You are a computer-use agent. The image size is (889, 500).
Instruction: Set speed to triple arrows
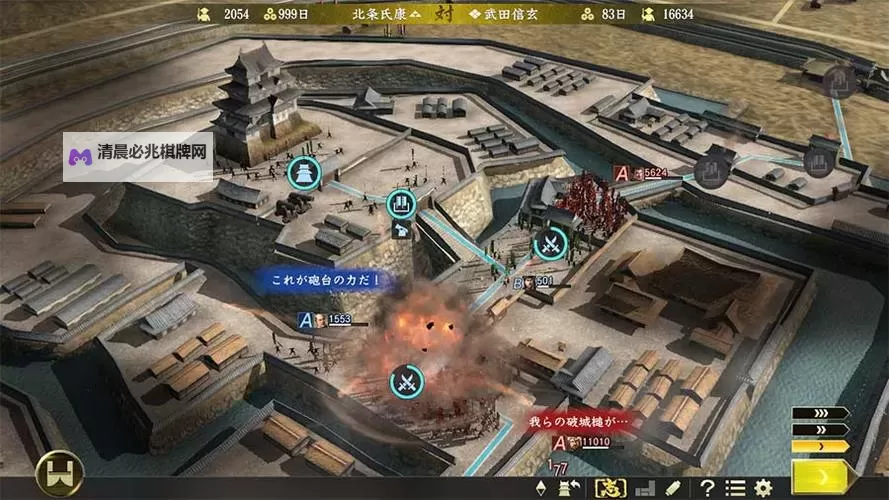(x=820, y=413)
